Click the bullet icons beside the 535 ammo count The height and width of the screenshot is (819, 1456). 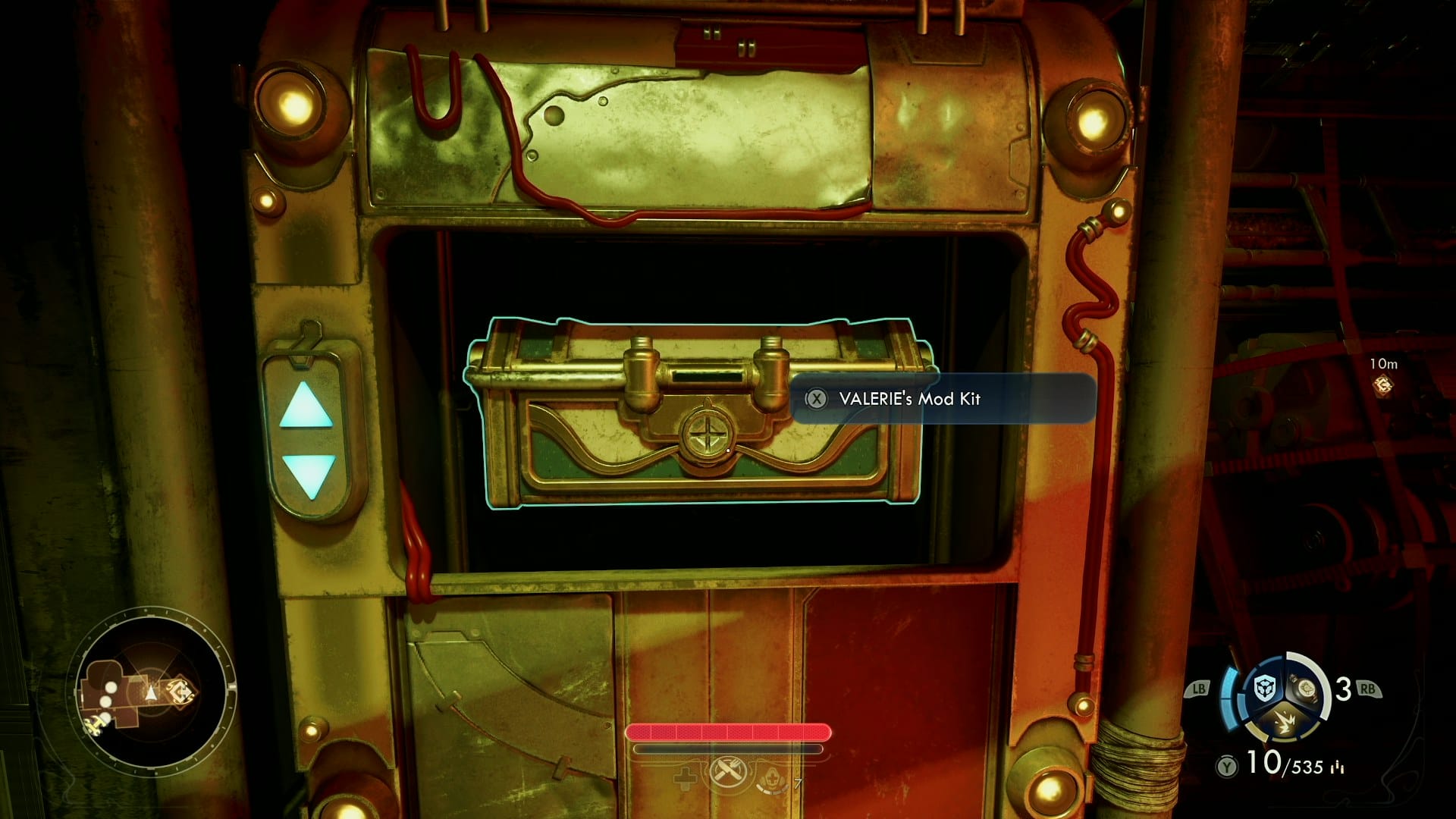(x=1336, y=767)
